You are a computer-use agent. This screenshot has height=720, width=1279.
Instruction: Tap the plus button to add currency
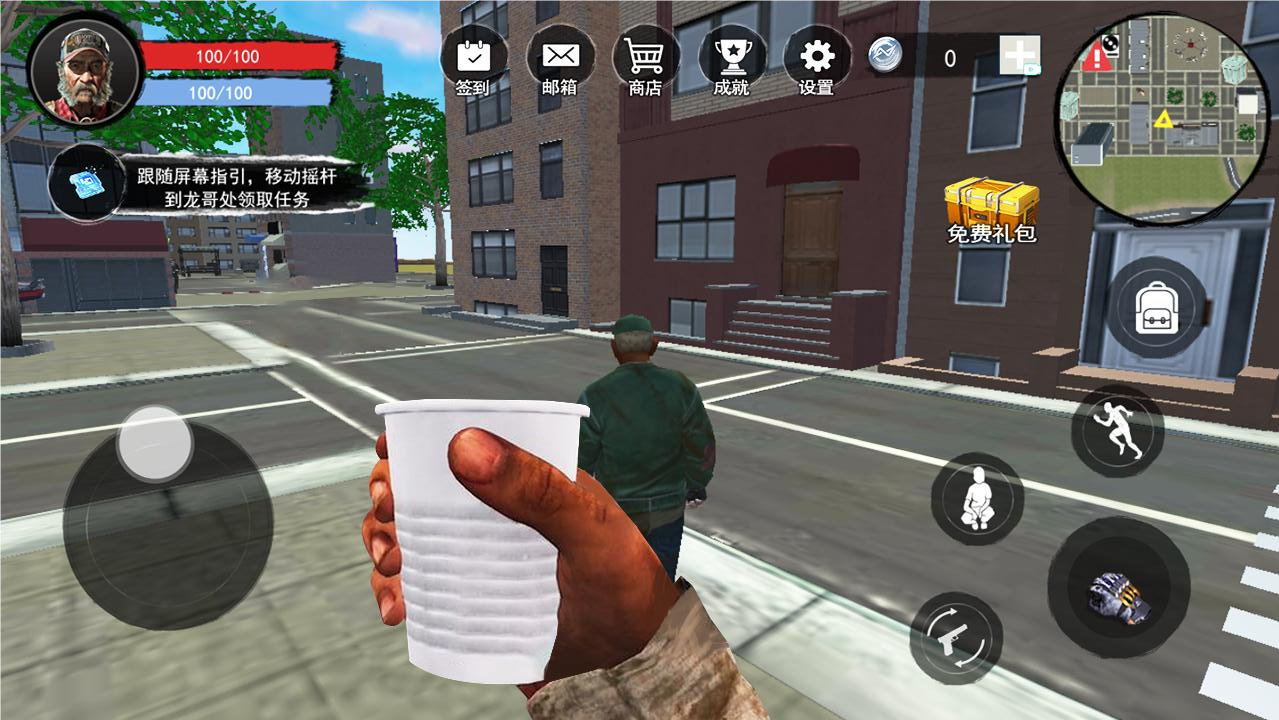[1019, 56]
